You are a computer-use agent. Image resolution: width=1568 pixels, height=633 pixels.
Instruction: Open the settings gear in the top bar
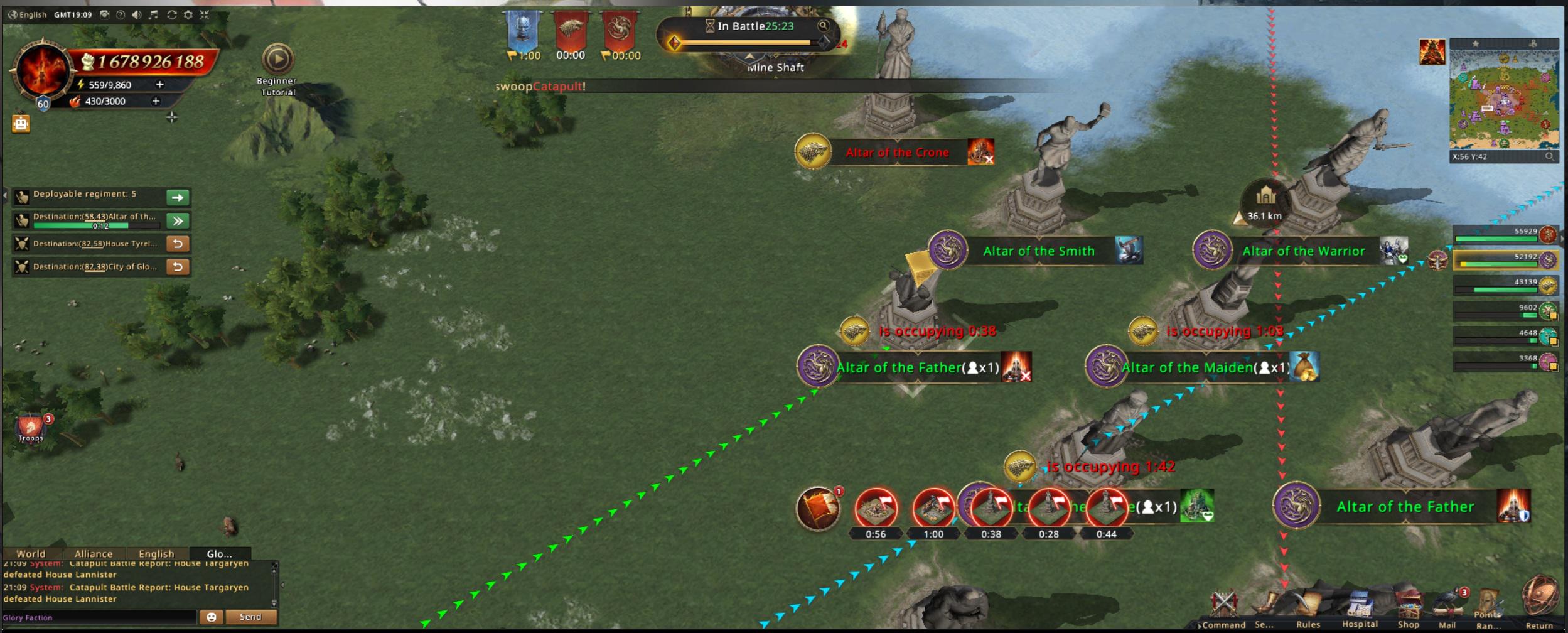coord(188,14)
